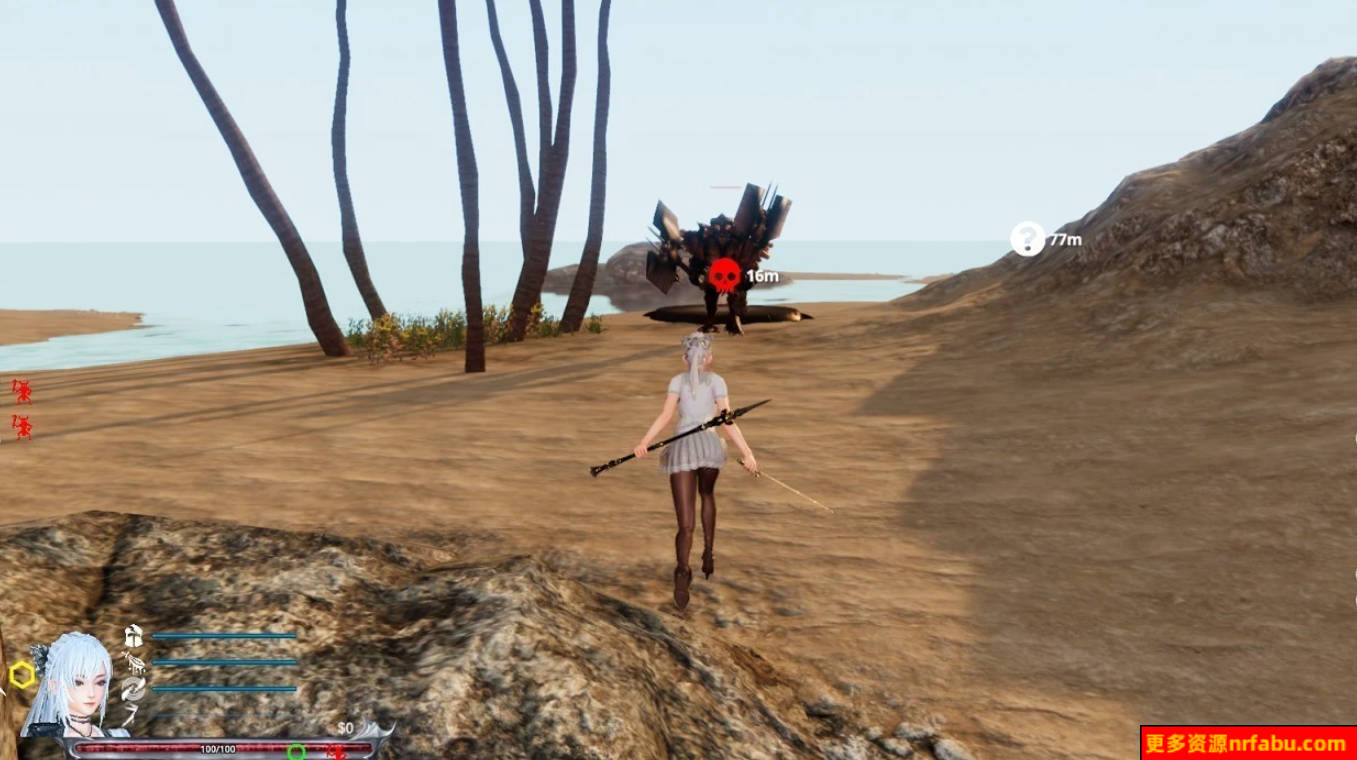Toggle the green circle indicator on the health bar
Screen dimensions: 1357x760
(x=298, y=750)
